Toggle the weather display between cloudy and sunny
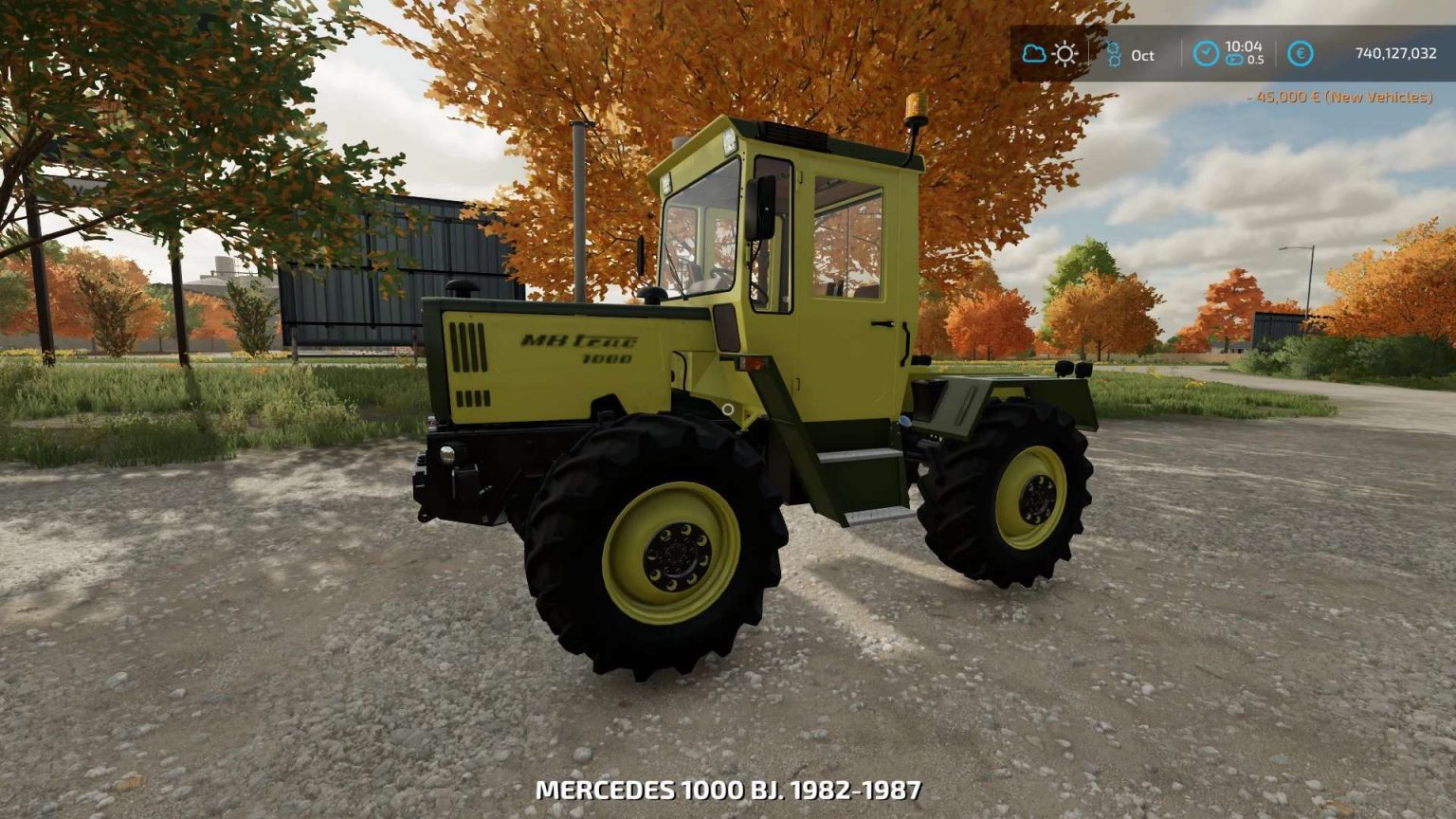The image size is (1456, 819). pos(1047,54)
